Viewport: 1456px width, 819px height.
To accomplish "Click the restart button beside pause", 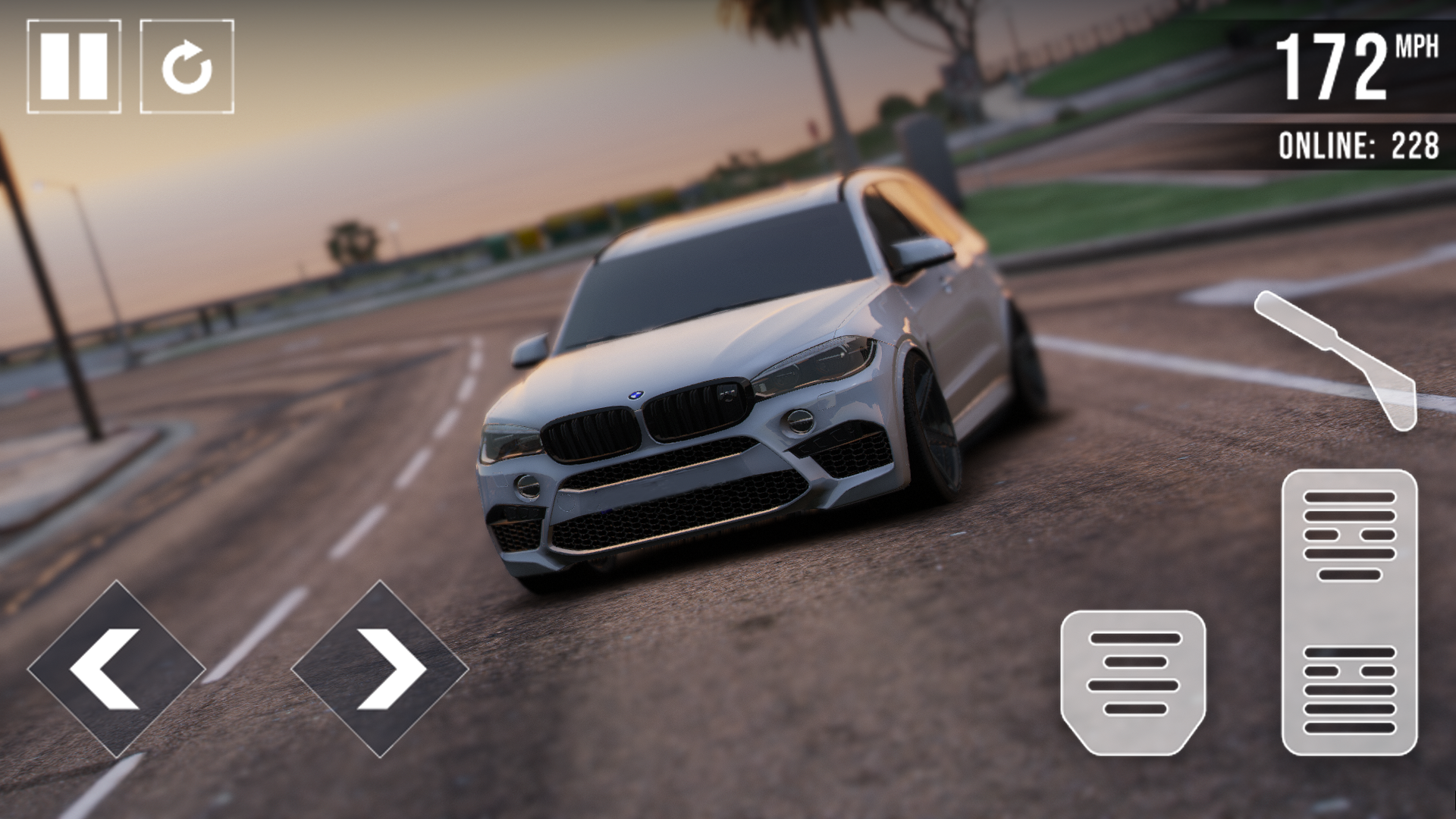I will point(187,64).
